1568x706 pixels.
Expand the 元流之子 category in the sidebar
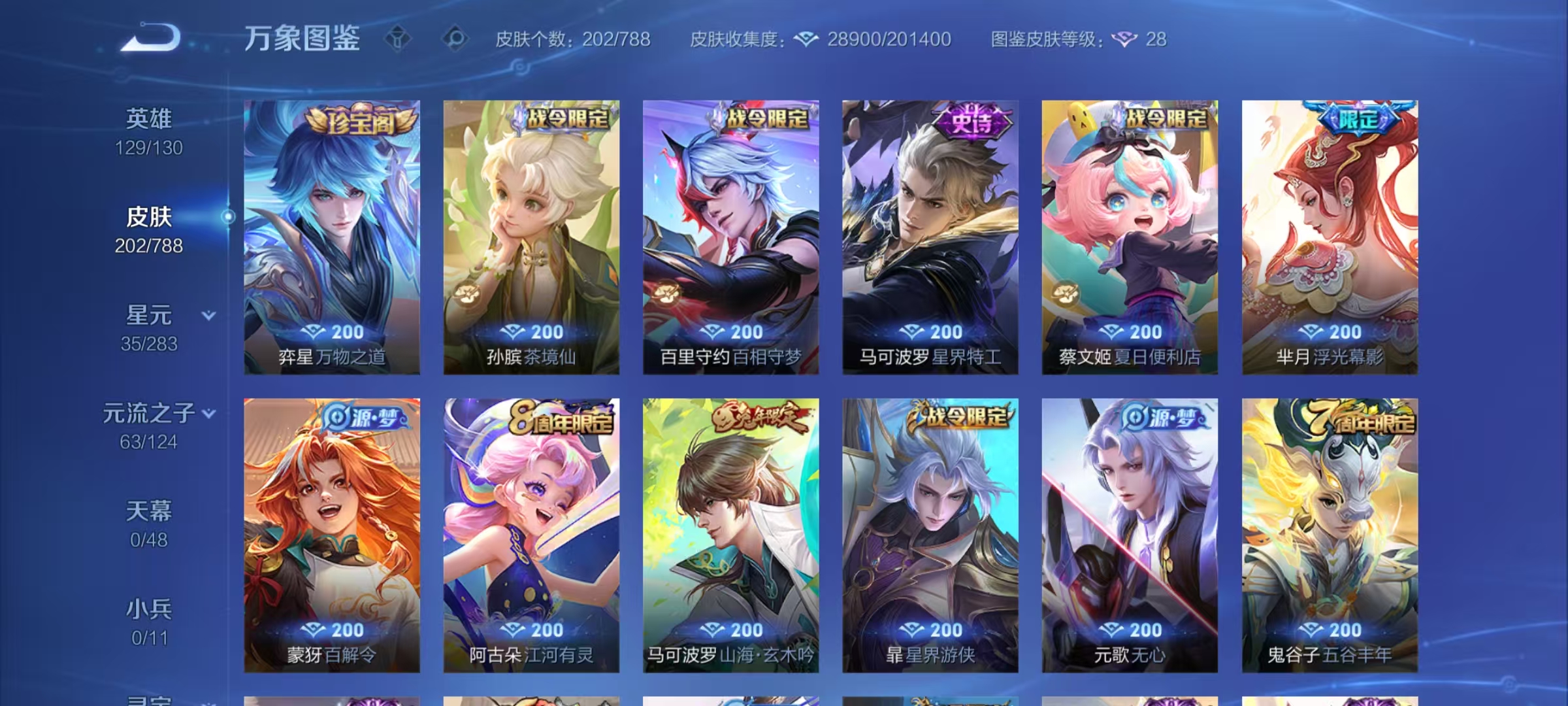point(210,413)
